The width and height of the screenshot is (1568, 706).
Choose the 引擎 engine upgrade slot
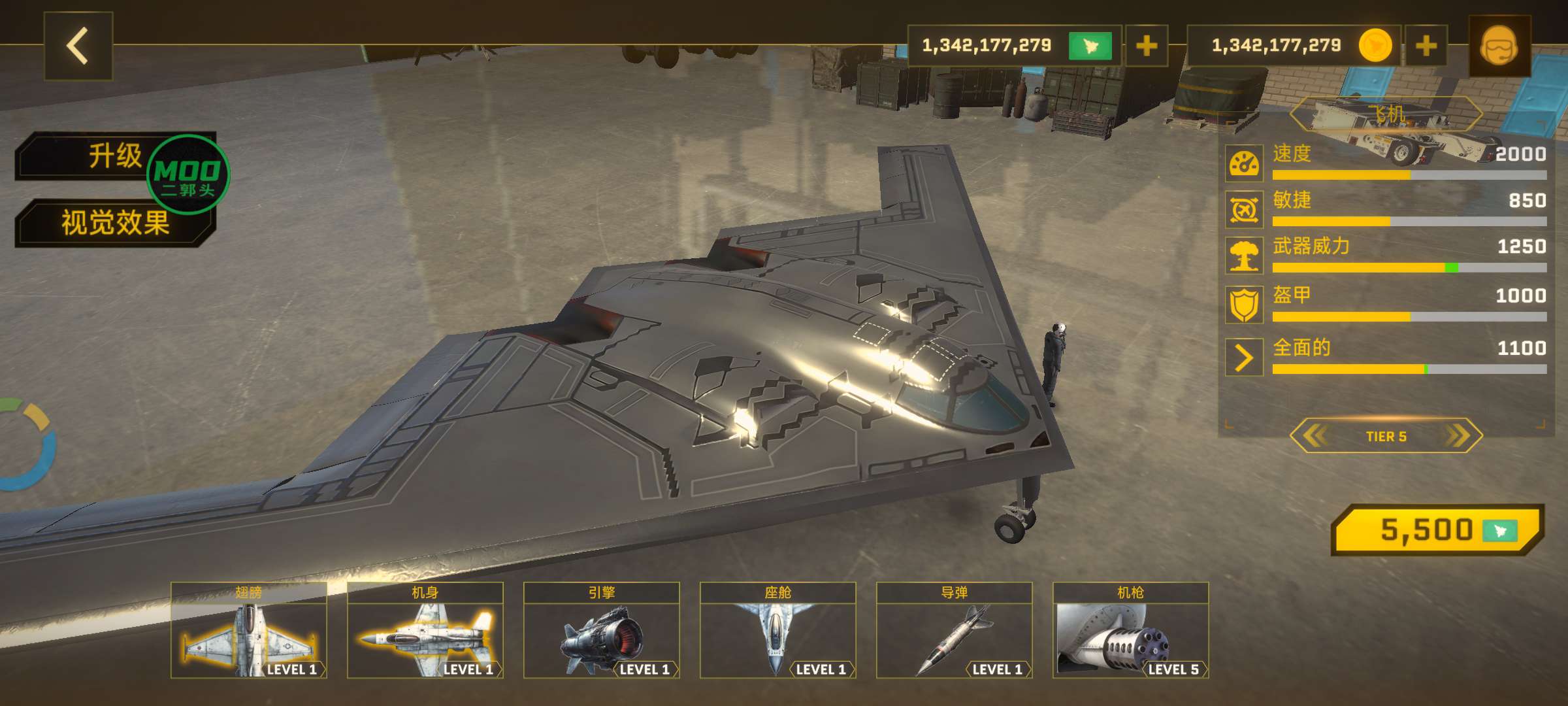coord(602,630)
